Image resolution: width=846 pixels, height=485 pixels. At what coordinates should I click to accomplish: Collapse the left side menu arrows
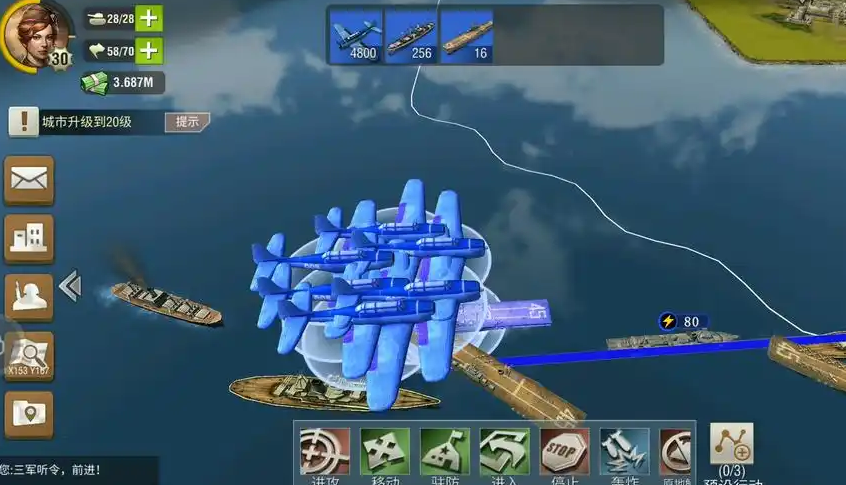(x=69, y=287)
